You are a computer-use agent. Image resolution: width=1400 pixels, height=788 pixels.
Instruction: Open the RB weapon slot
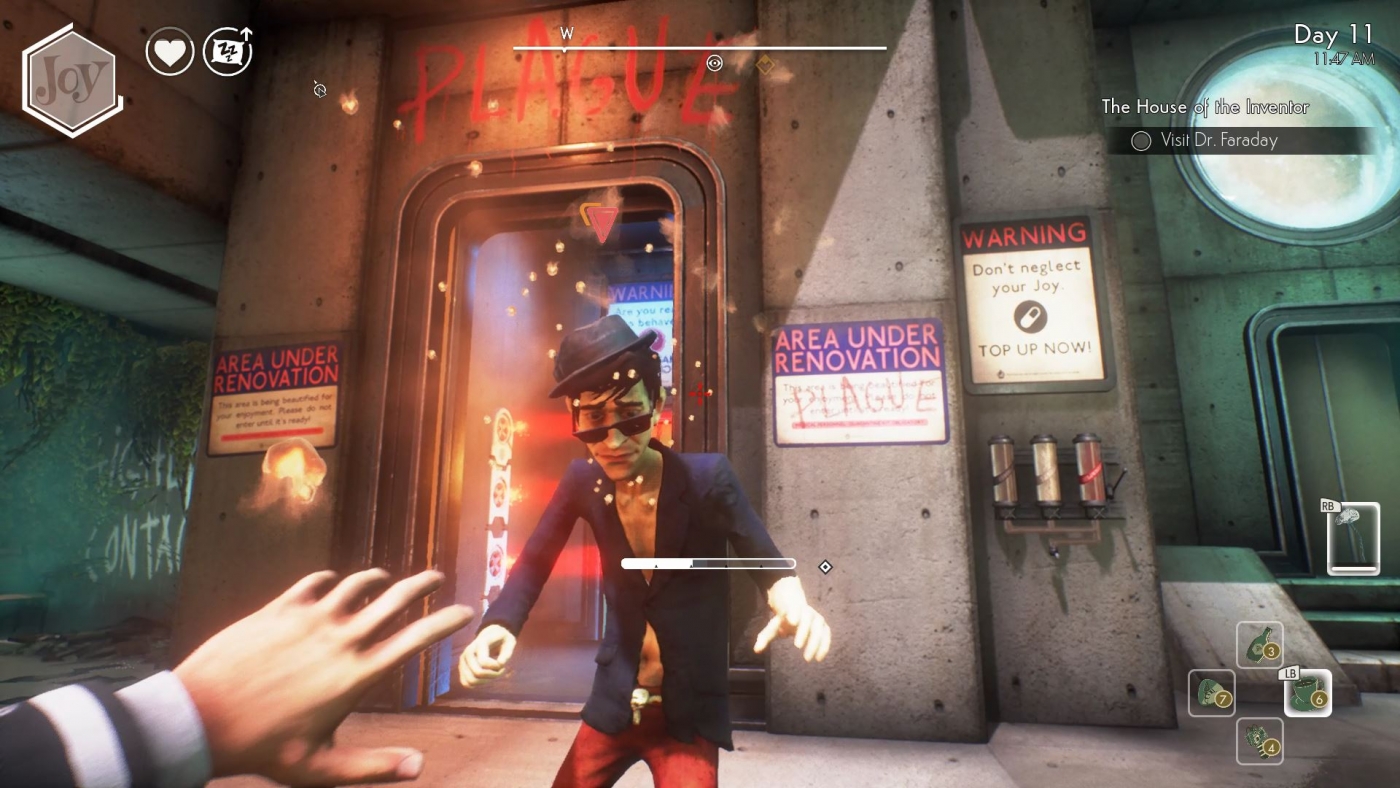(x=1352, y=538)
